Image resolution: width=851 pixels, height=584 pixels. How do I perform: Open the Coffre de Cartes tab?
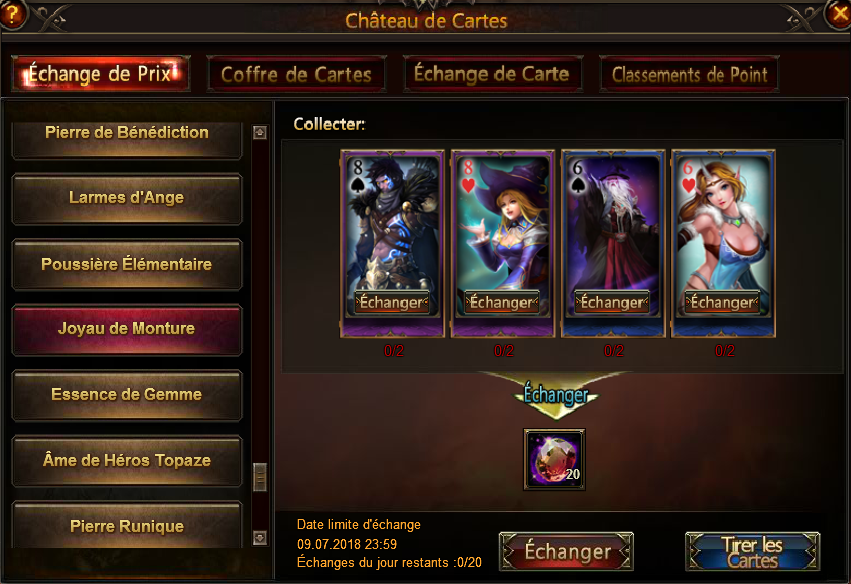click(296, 74)
